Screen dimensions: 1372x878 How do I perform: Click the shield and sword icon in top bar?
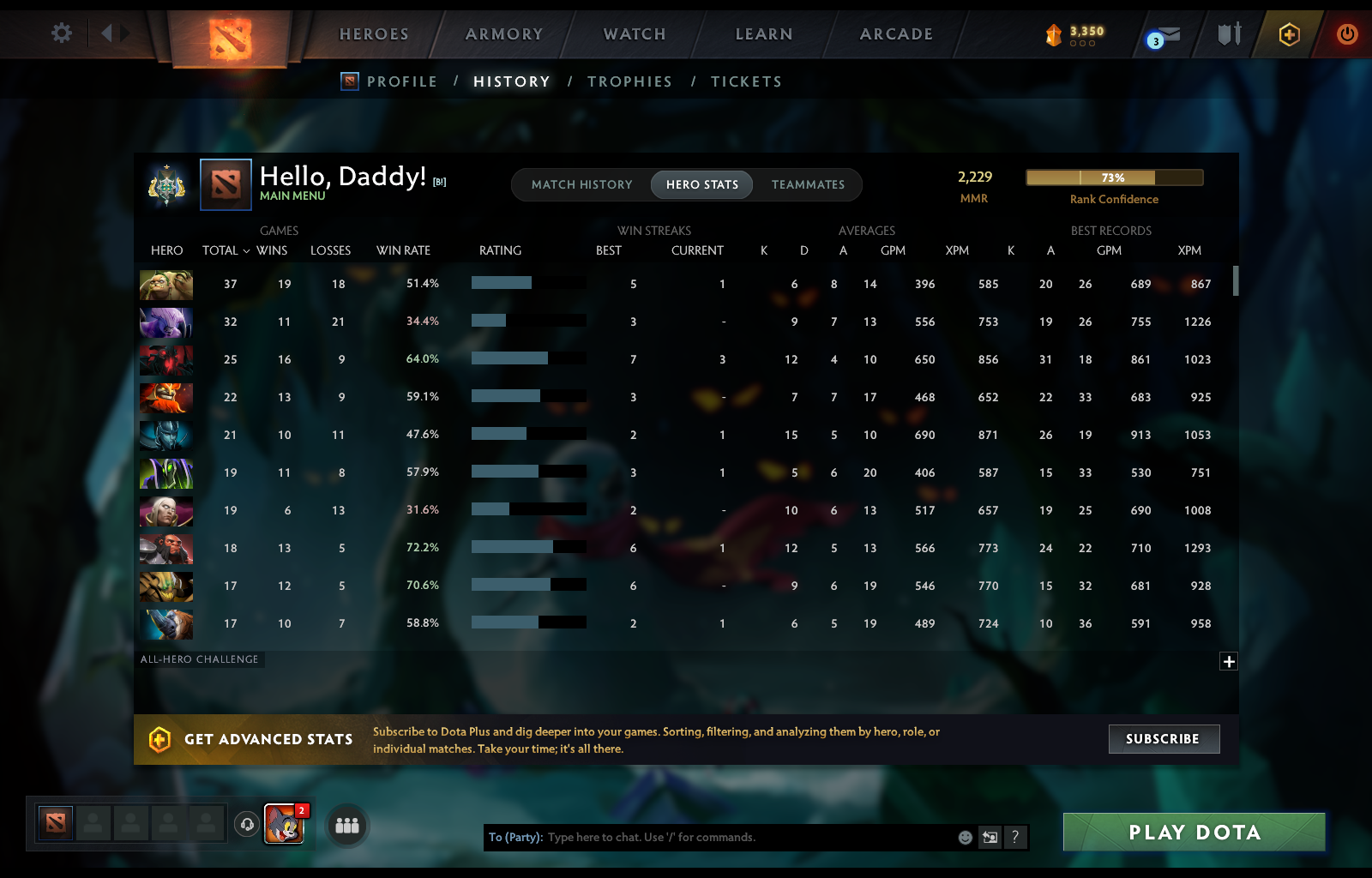click(1230, 35)
